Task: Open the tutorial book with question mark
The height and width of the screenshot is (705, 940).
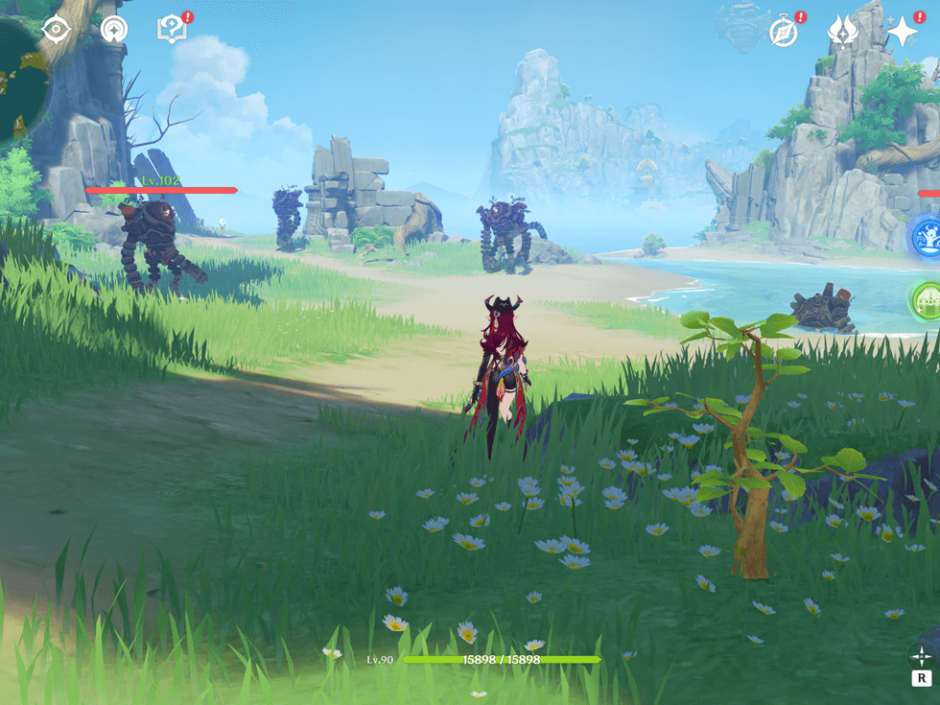Action: 172,30
